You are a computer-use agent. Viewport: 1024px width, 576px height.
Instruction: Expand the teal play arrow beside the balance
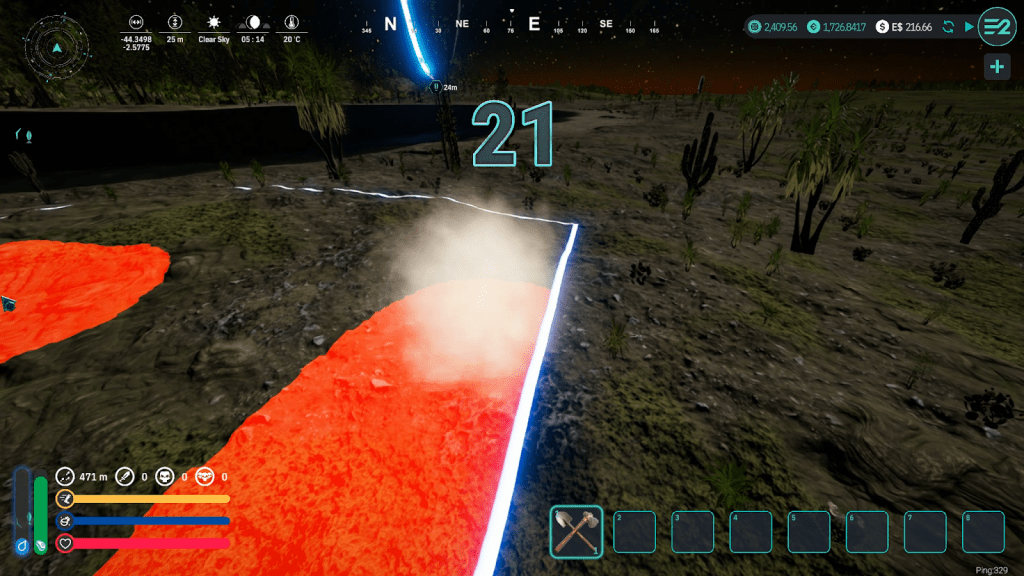(968, 27)
